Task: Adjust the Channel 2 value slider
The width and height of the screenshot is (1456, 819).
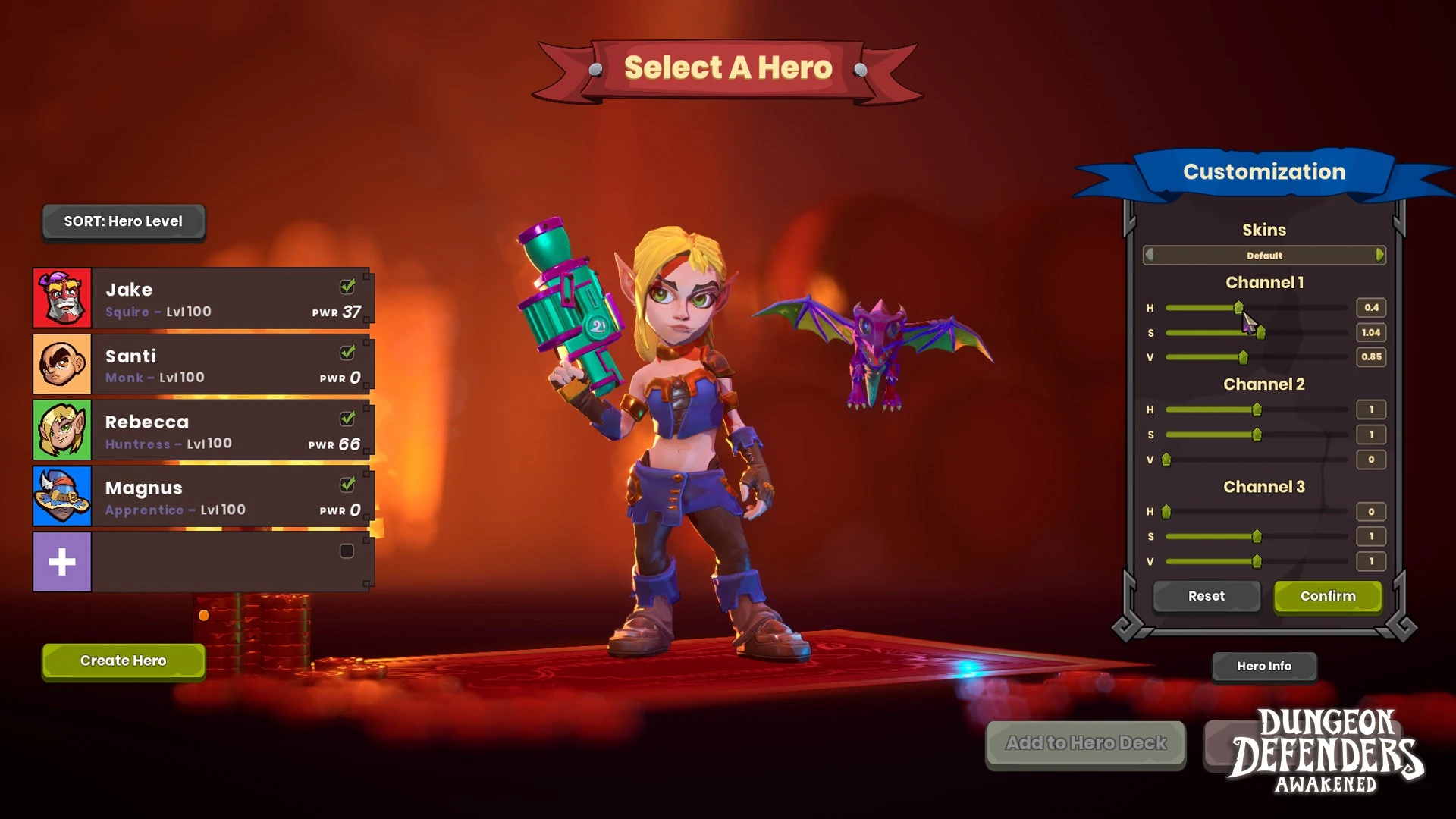Action: tap(1166, 460)
